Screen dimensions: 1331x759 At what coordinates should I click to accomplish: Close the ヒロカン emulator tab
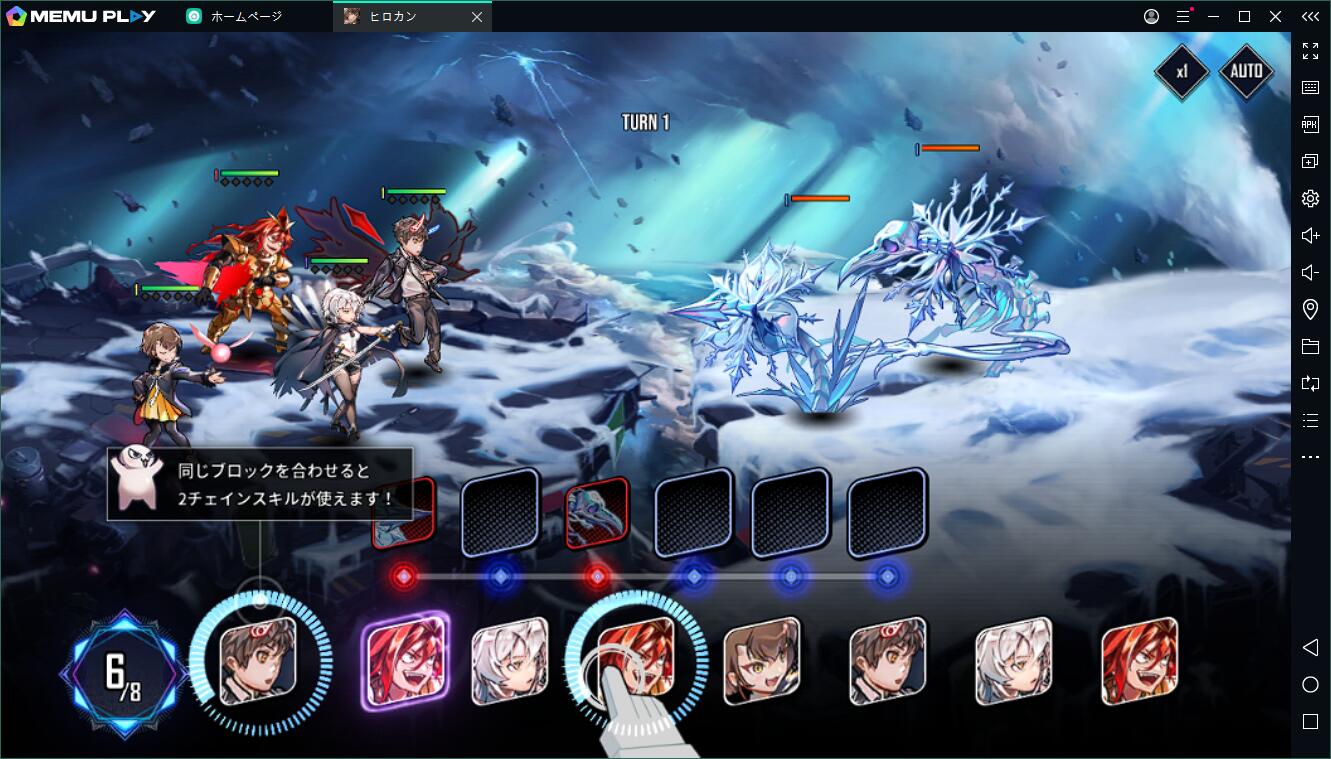477,17
